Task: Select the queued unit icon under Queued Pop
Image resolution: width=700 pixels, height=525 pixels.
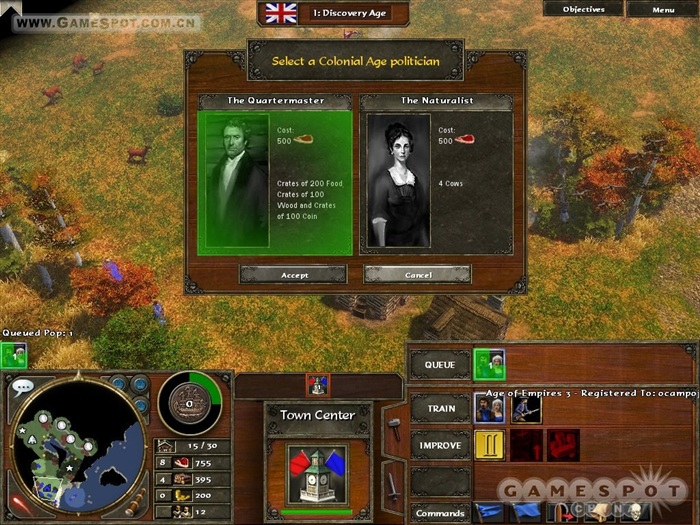Action: tap(13, 354)
